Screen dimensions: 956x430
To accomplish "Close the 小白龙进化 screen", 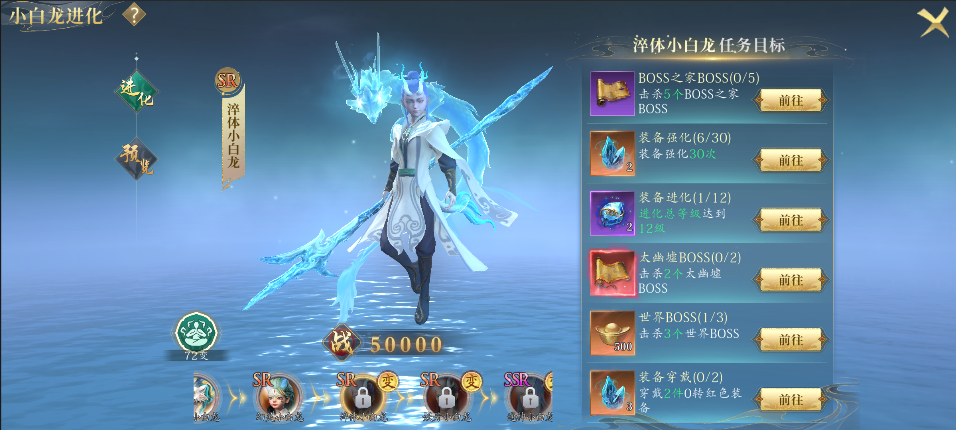I will click(x=933, y=21).
